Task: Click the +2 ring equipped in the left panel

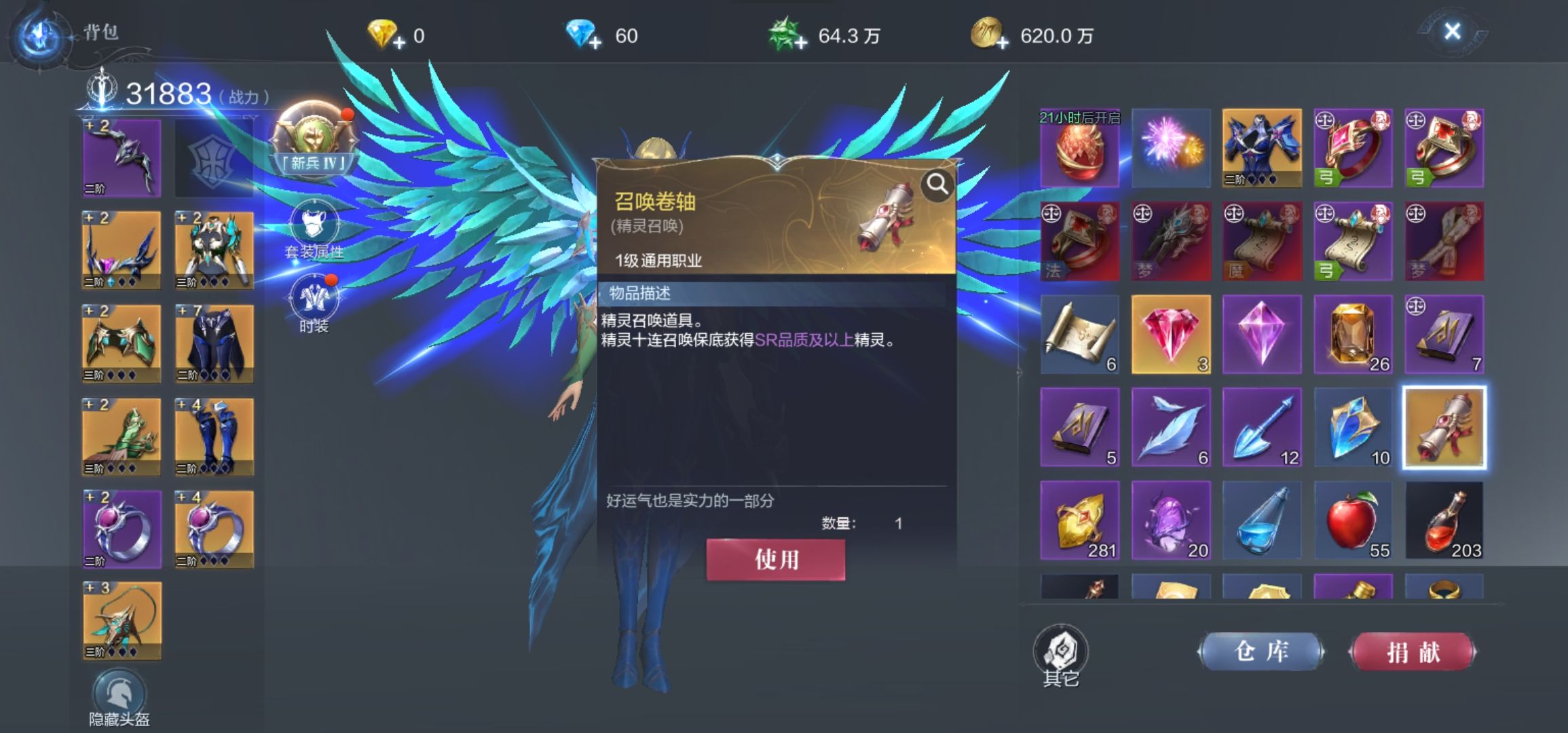Action: click(121, 528)
